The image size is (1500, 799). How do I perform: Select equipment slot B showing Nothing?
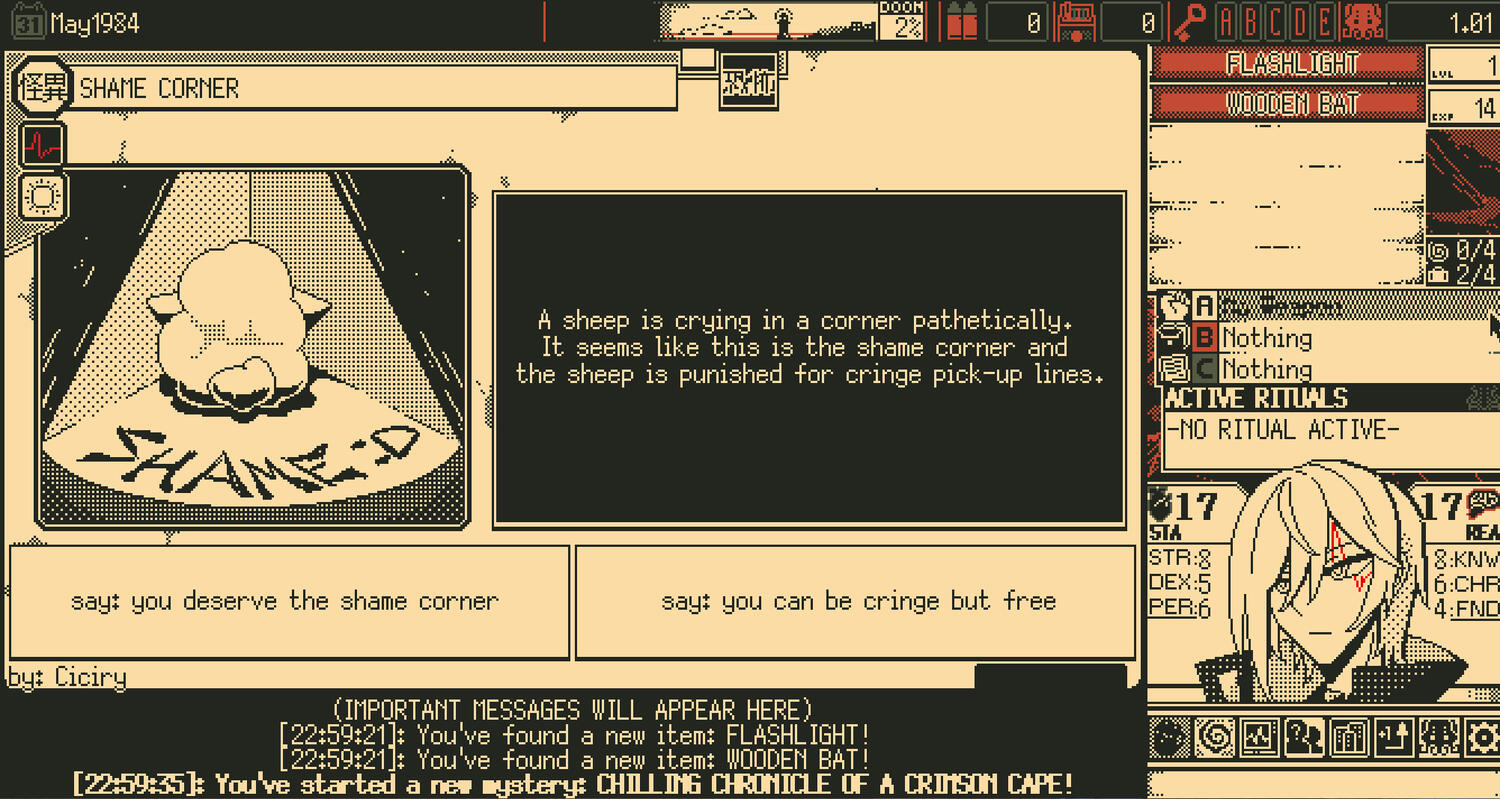coord(1265,338)
